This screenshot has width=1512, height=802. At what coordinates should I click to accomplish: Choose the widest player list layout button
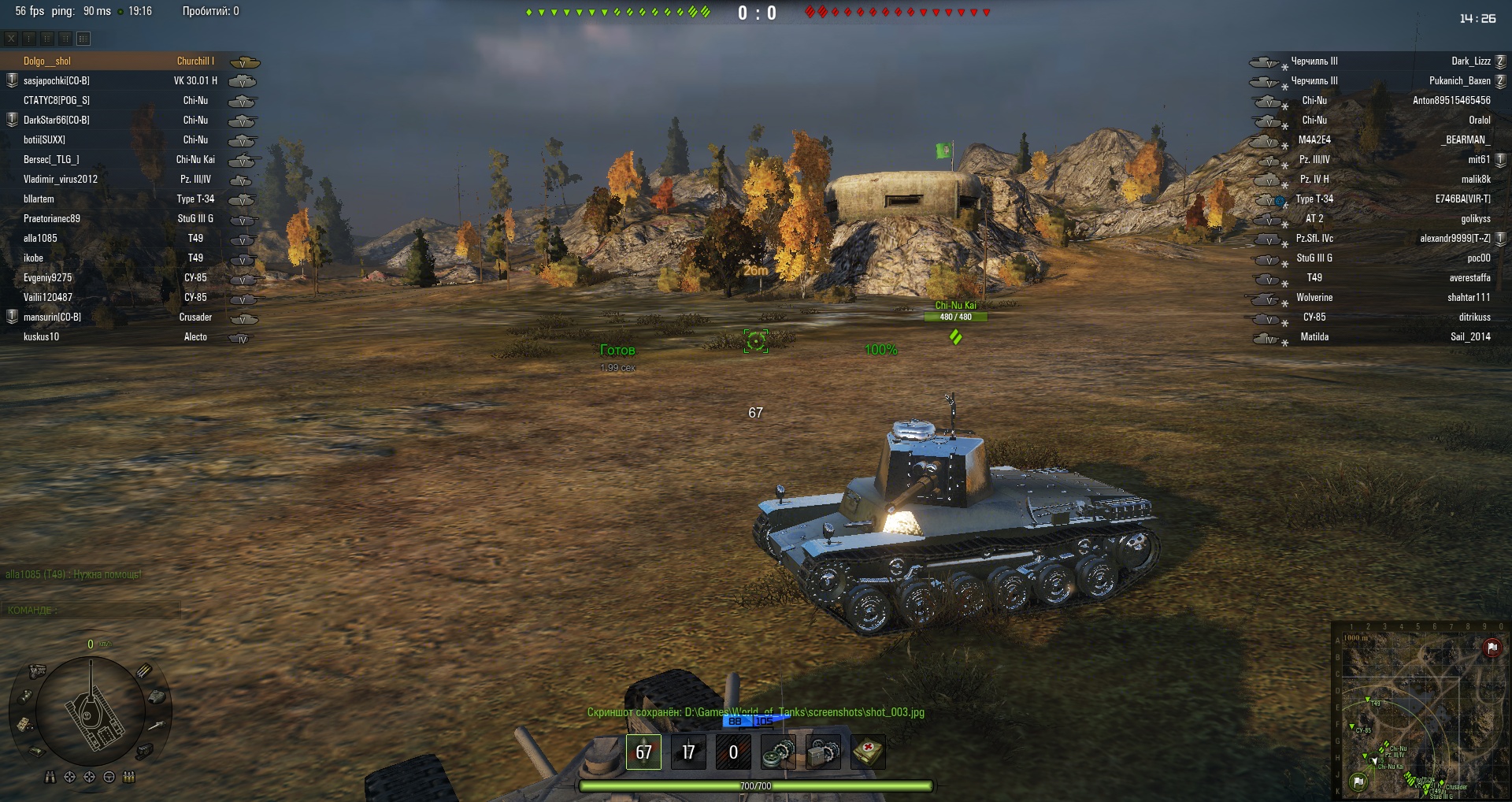[x=83, y=39]
